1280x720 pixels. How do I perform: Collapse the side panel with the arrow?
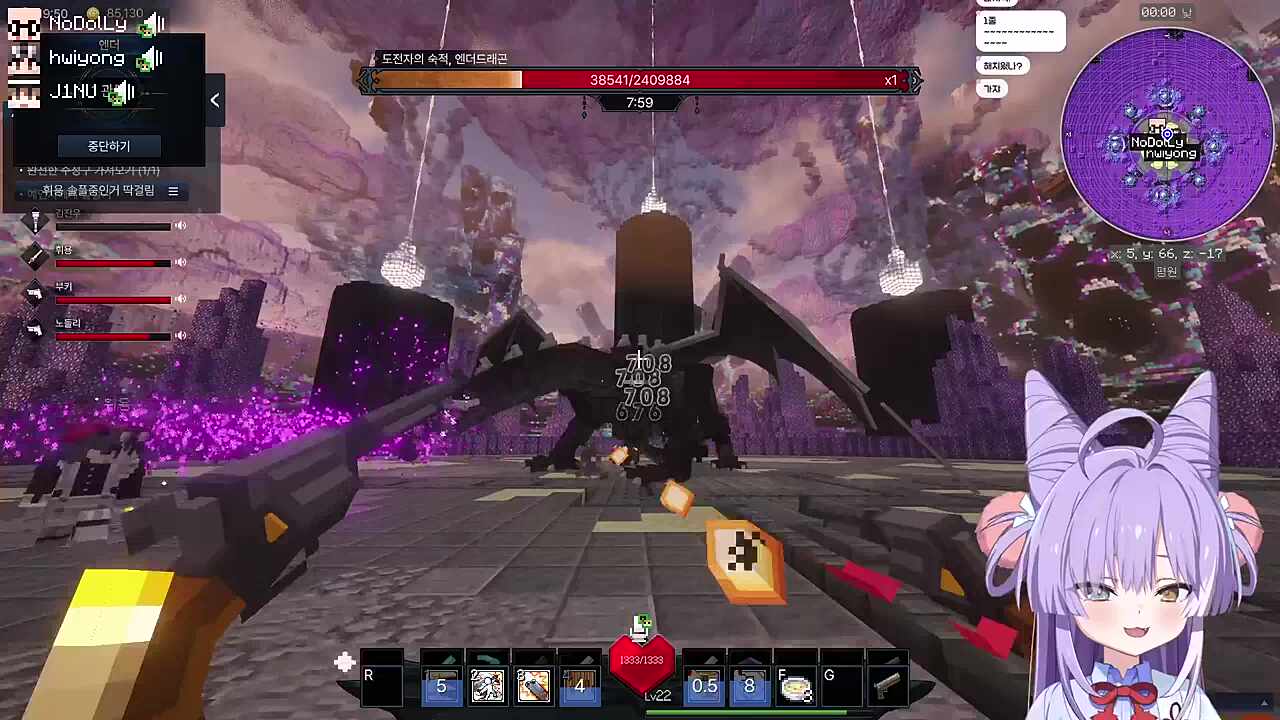tap(214, 100)
